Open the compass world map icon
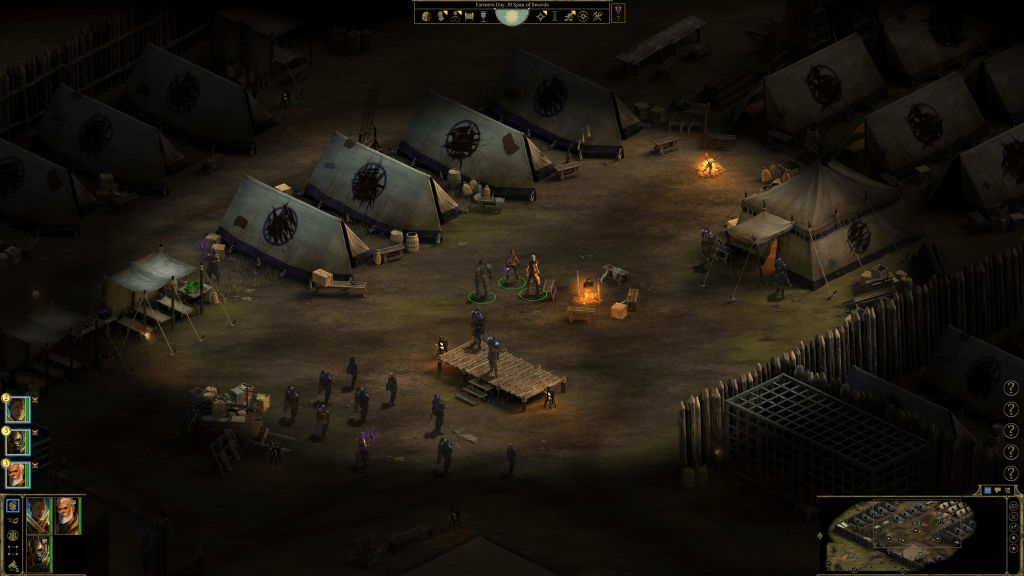The width and height of the screenshot is (1024, 576). (x=583, y=16)
